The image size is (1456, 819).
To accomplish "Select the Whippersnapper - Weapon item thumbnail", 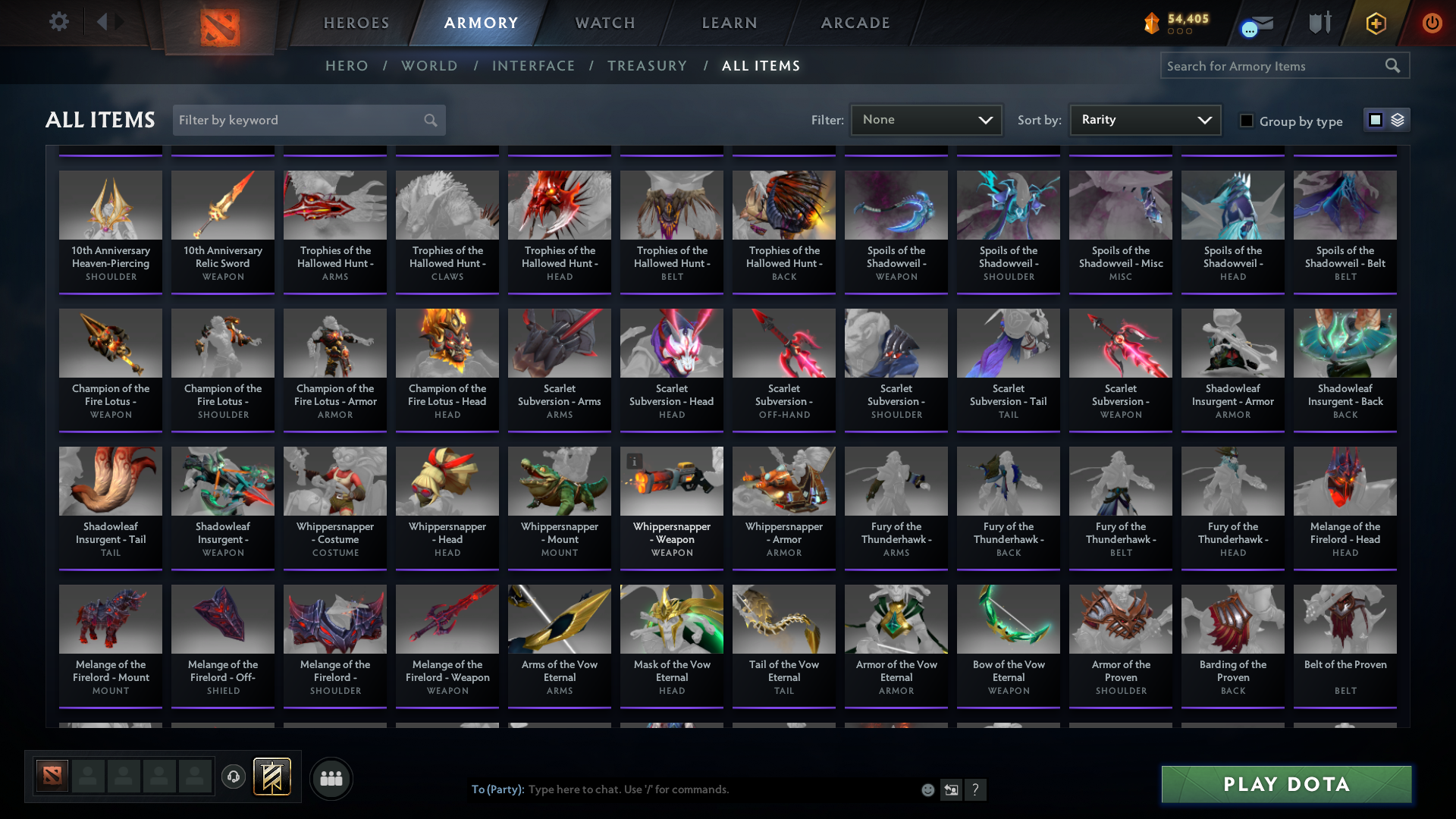I will tap(671, 481).
